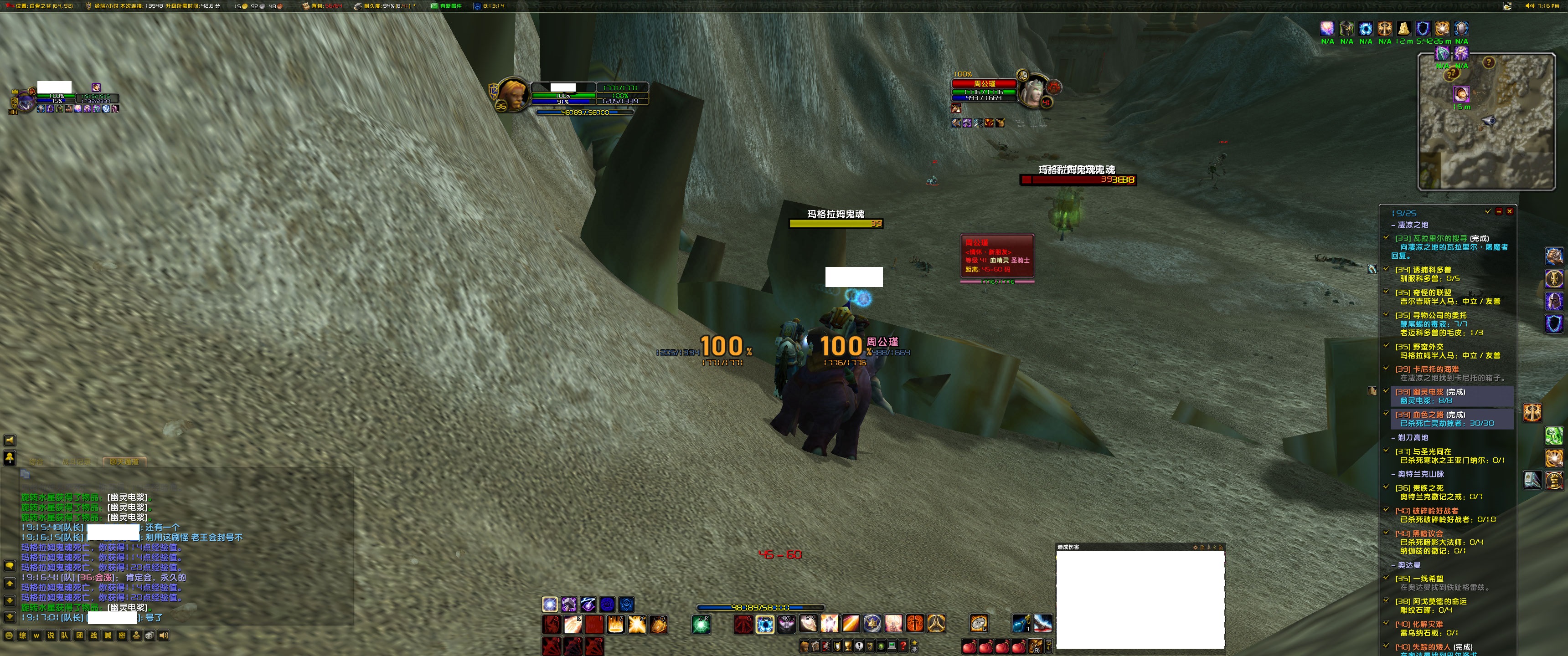Screen dimensions: 1568x656
Task: Open the 综合 chat tab
Action: tap(36, 462)
